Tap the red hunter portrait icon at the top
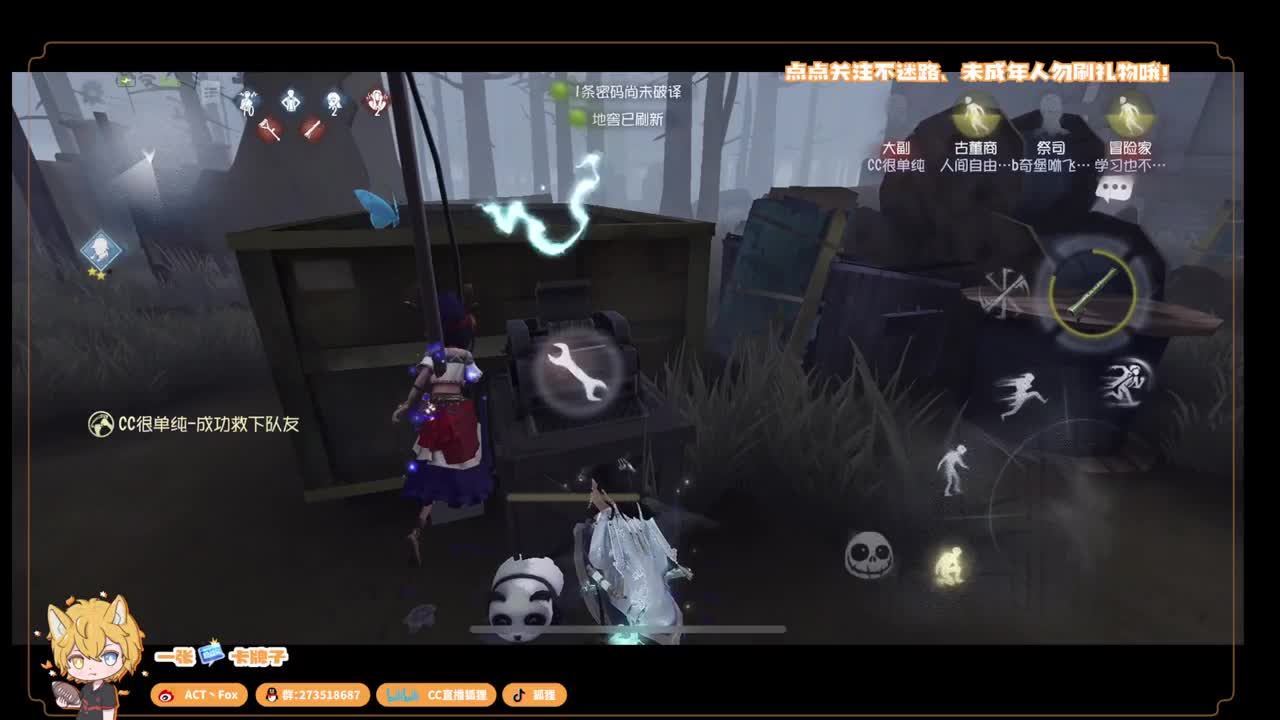The height and width of the screenshot is (720, 1280). pos(375,103)
